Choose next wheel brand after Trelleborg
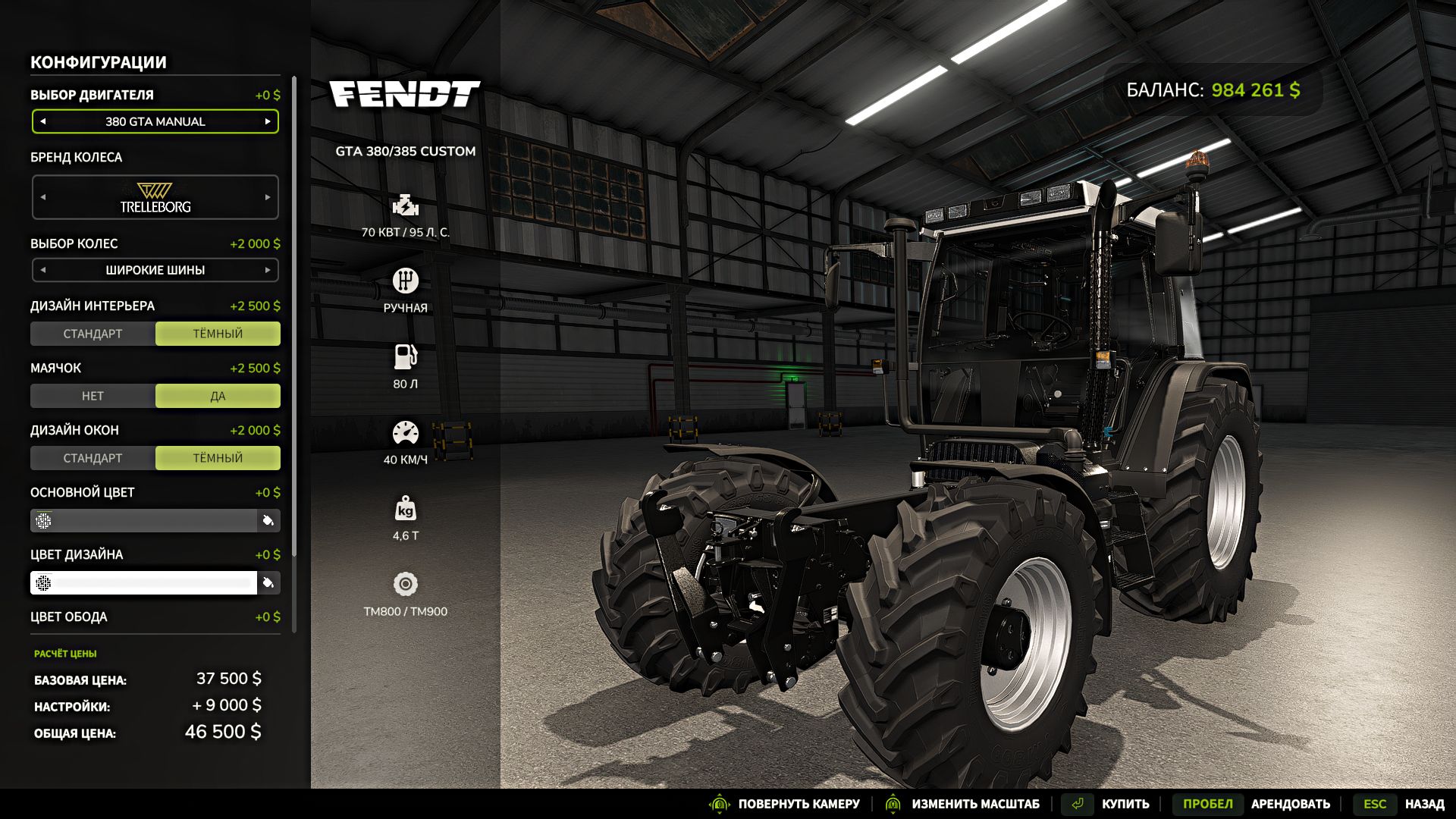The height and width of the screenshot is (819, 1456). [268, 197]
